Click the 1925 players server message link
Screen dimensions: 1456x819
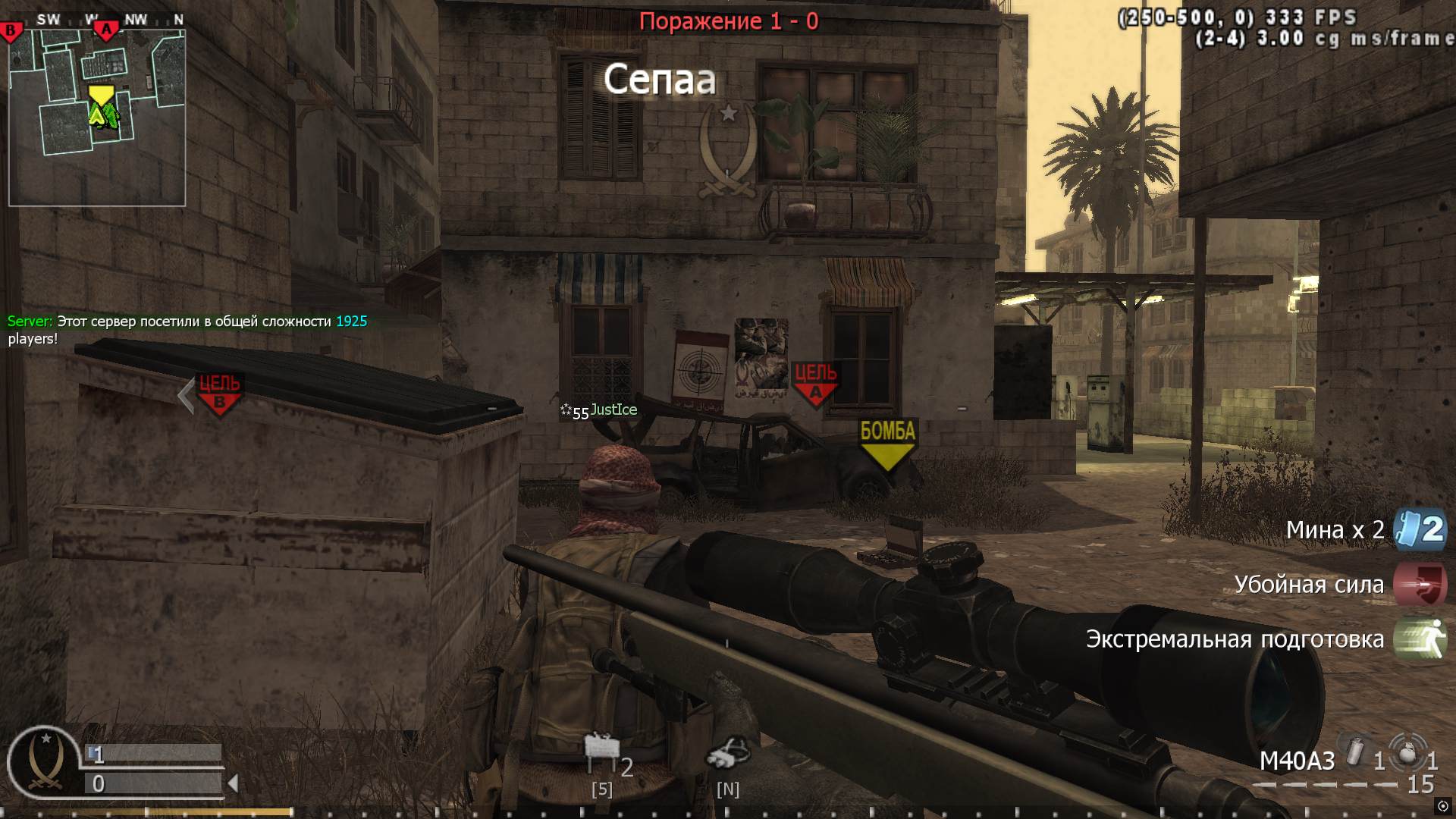[350, 321]
